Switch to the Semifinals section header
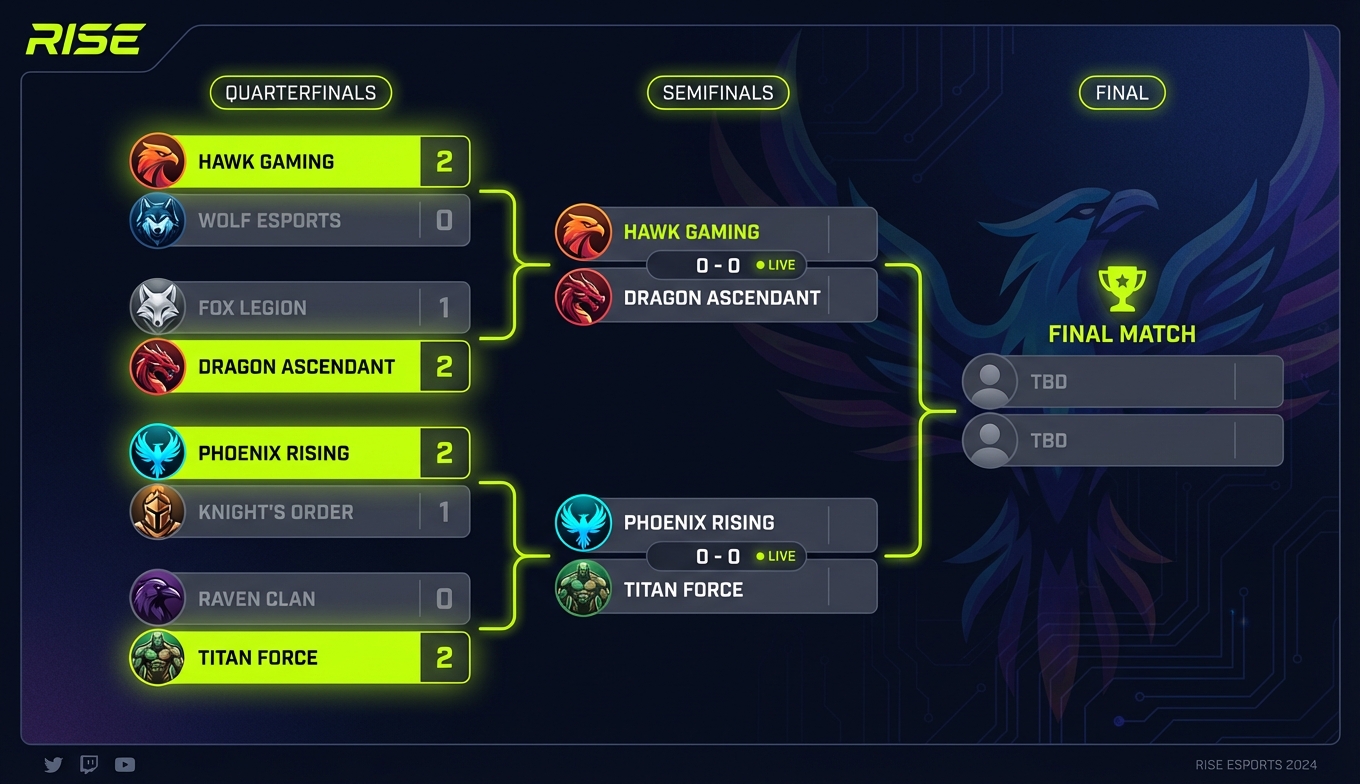Viewport: 1360px width, 784px height. 718,92
